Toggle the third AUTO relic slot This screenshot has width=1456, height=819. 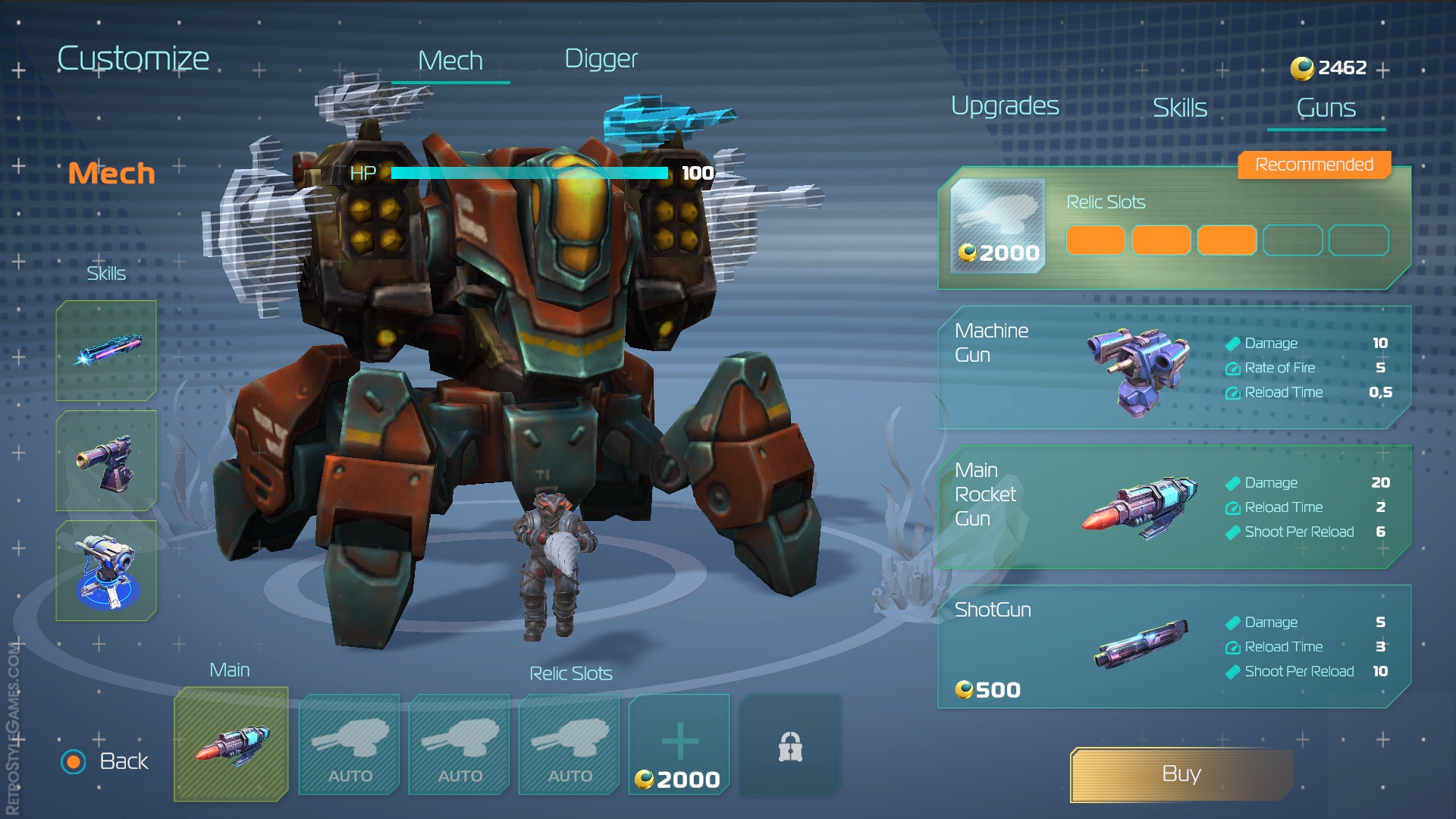[x=569, y=745]
